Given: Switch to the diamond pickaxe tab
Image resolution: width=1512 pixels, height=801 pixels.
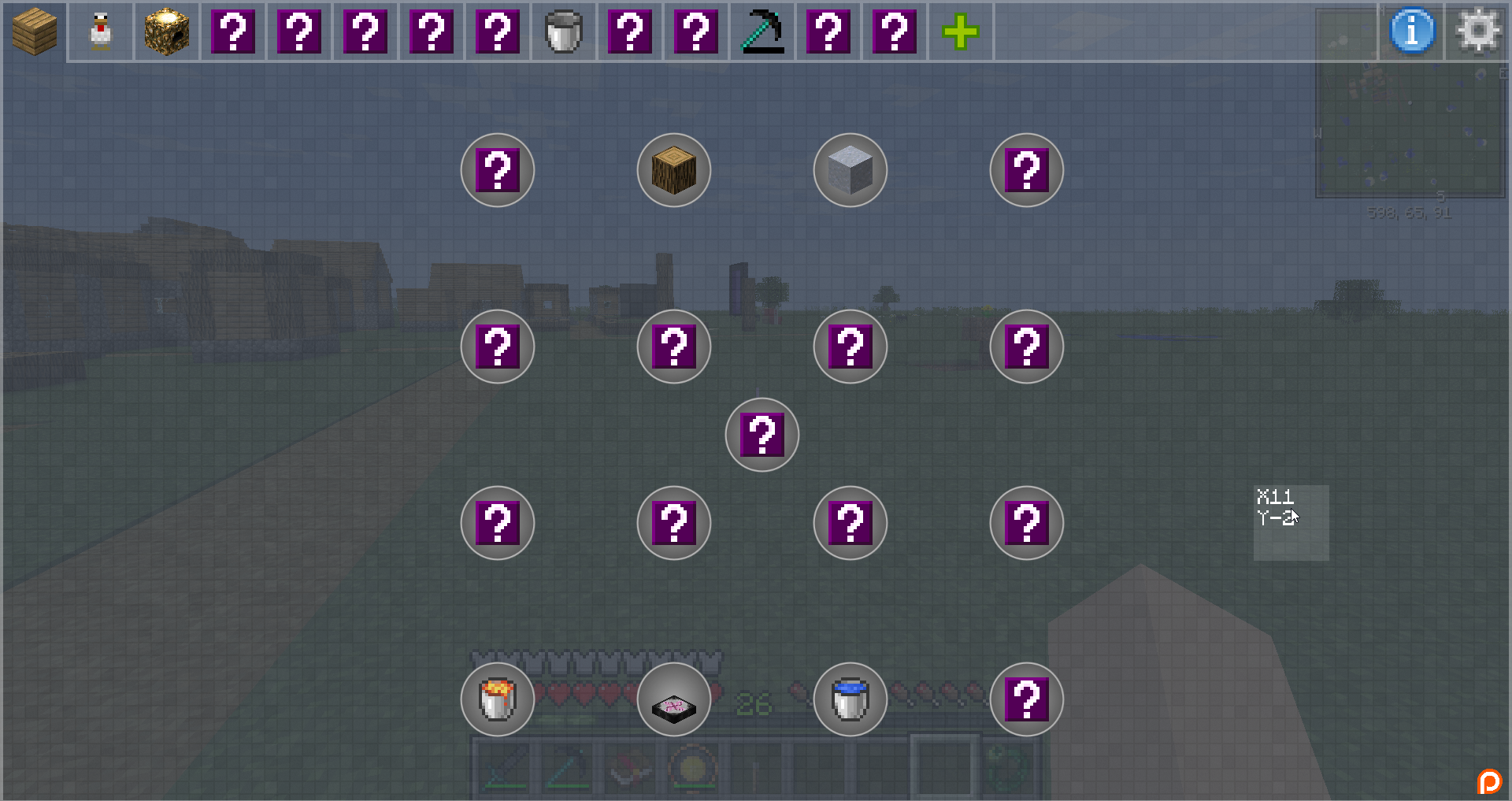Looking at the screenshot, I should 762,32.
